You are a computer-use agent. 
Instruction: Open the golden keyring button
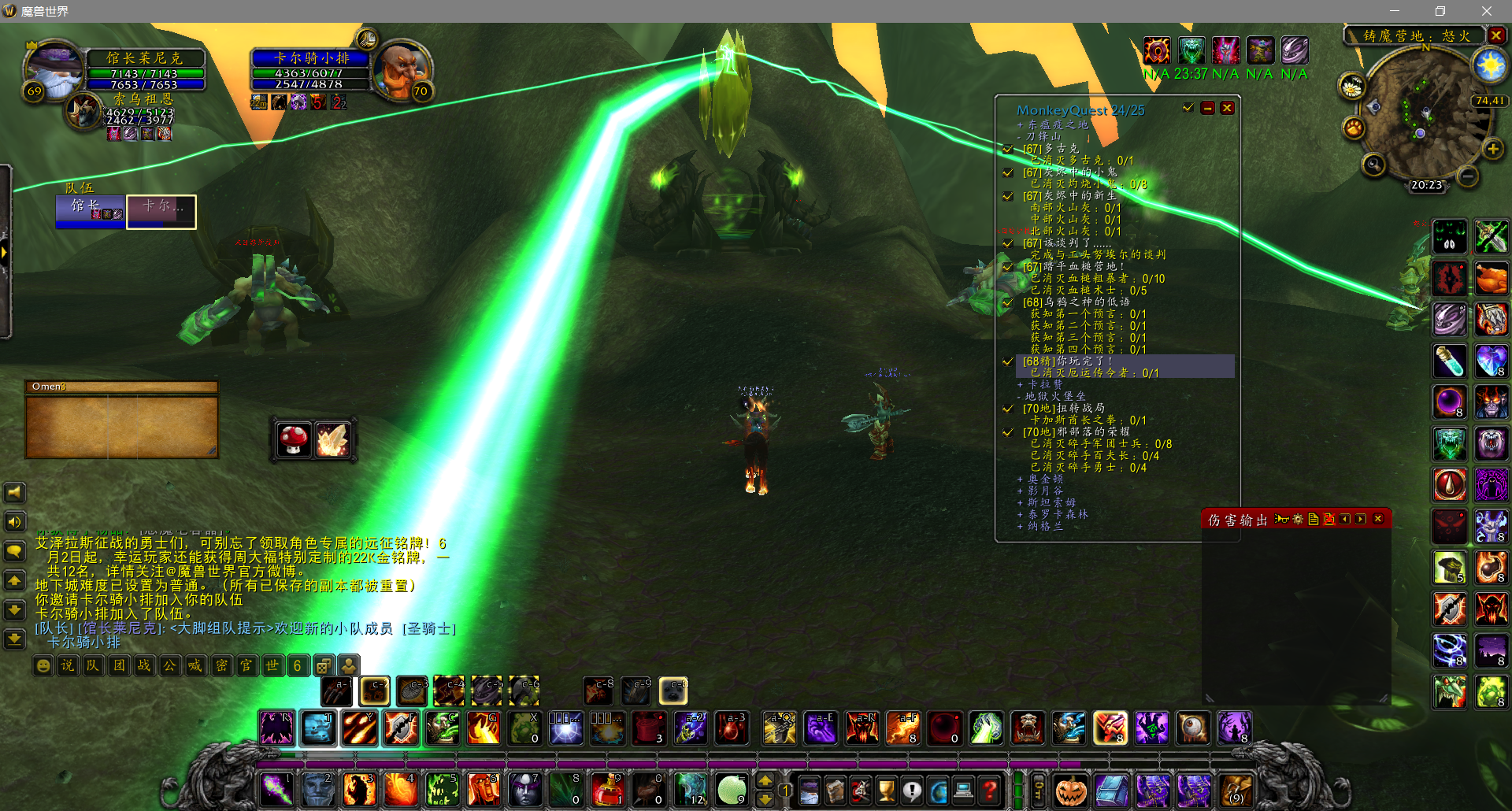(x=1039, y=790)
